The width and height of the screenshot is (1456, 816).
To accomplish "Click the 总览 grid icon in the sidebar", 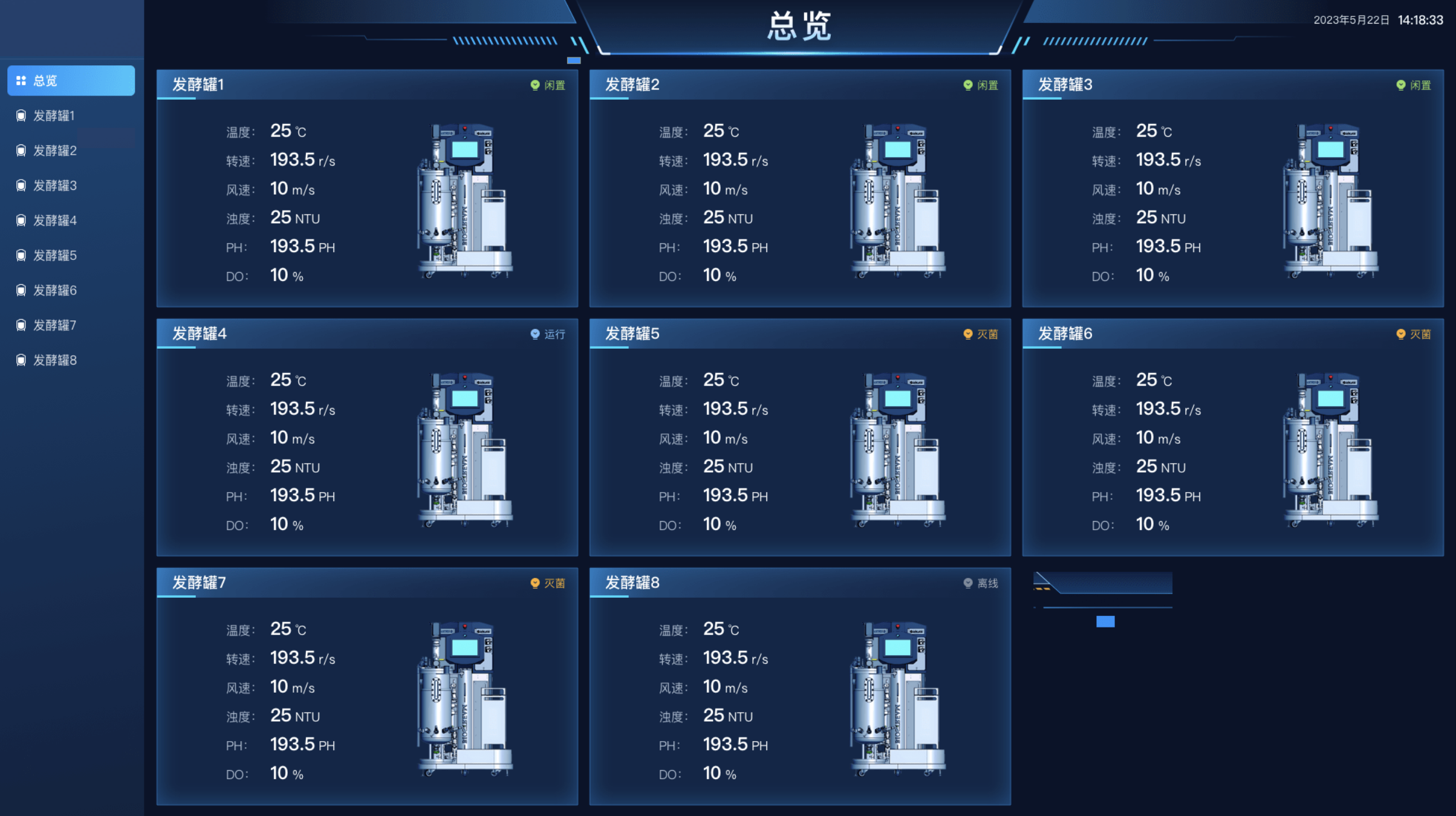I will point(20,79).
